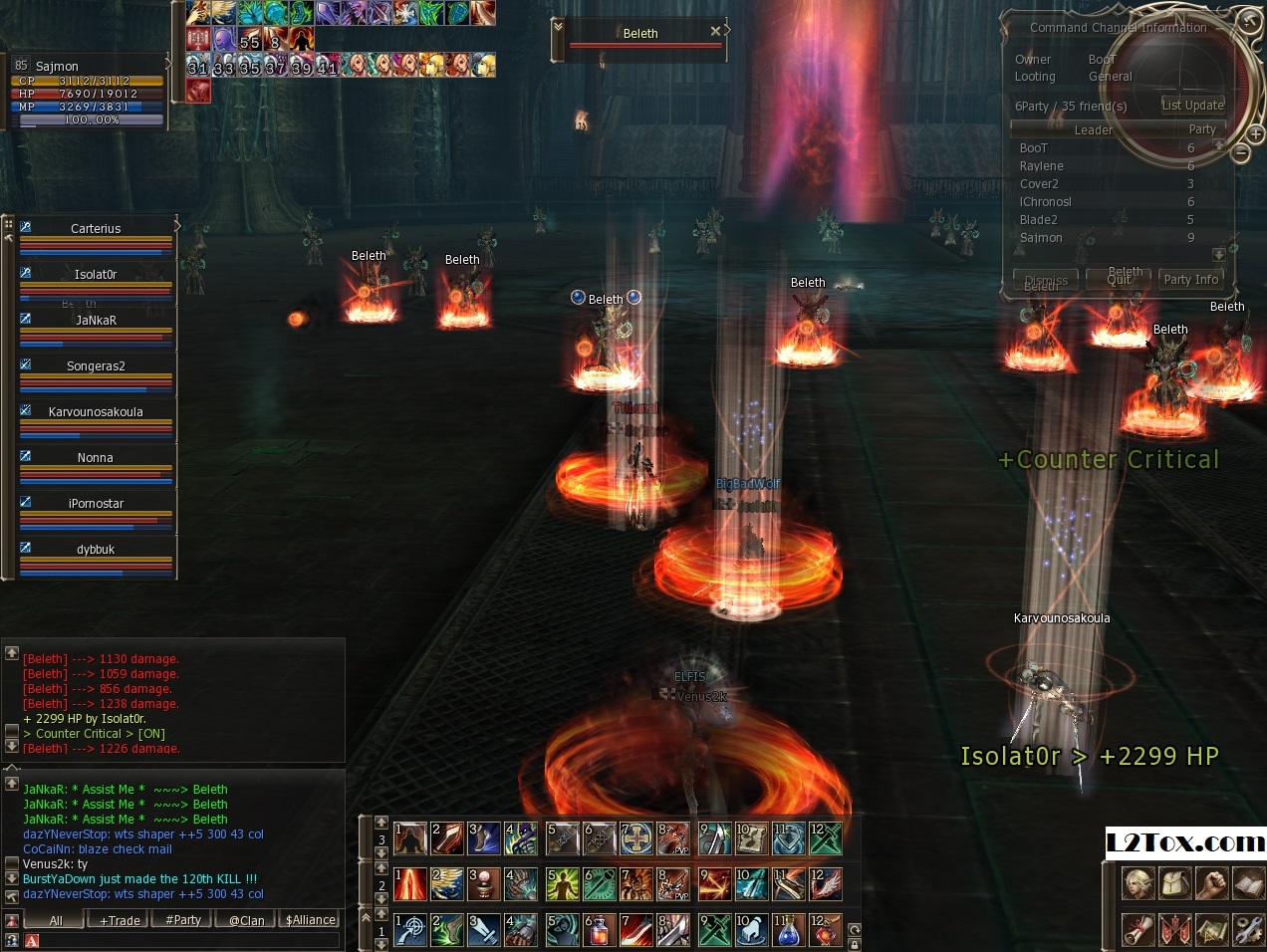
Task: Select party member Carterius
Action: click(x=96, y=229)
